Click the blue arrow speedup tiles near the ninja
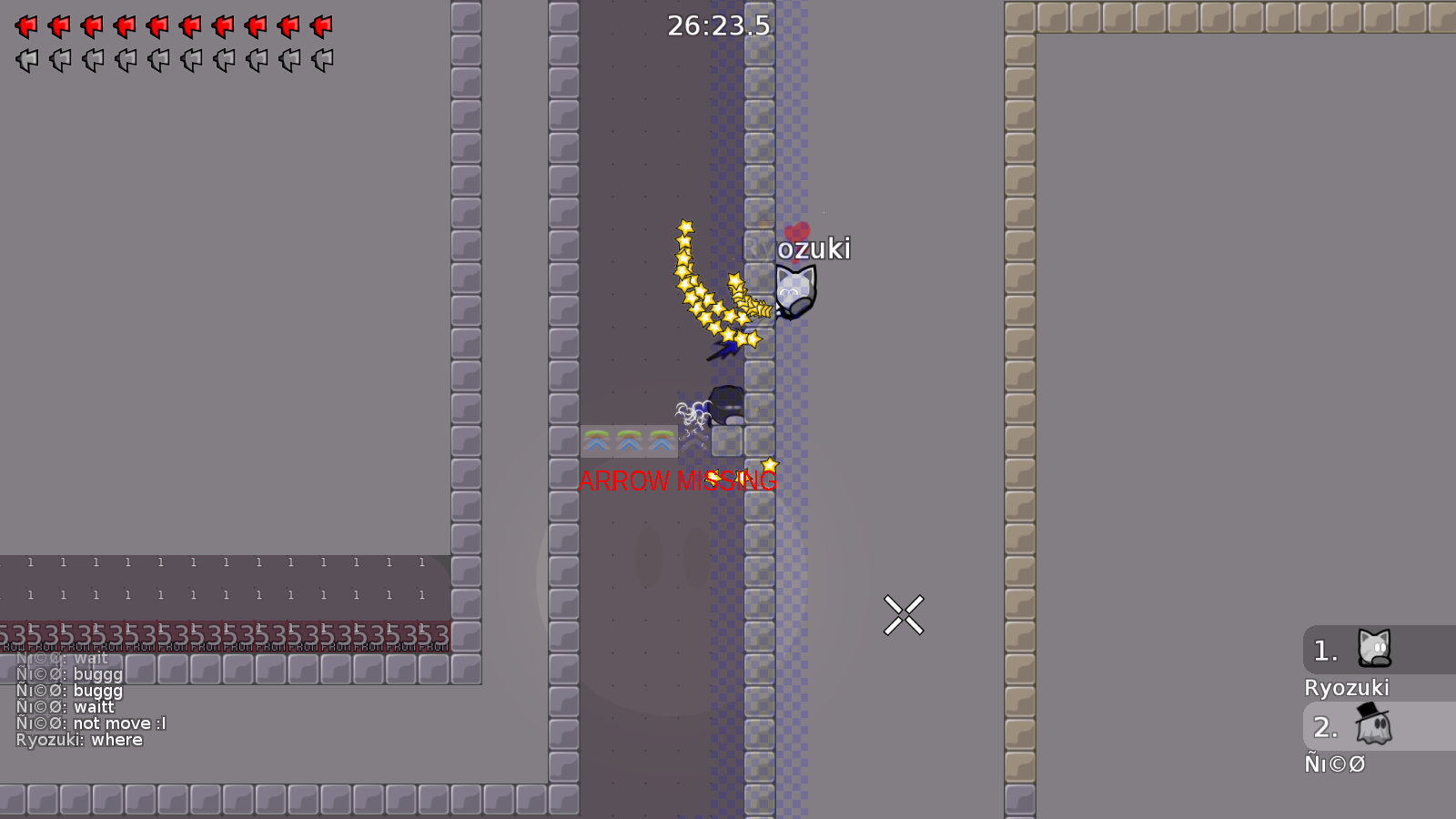This screenshot has height=819, width=1456. [x=628, y=441]
